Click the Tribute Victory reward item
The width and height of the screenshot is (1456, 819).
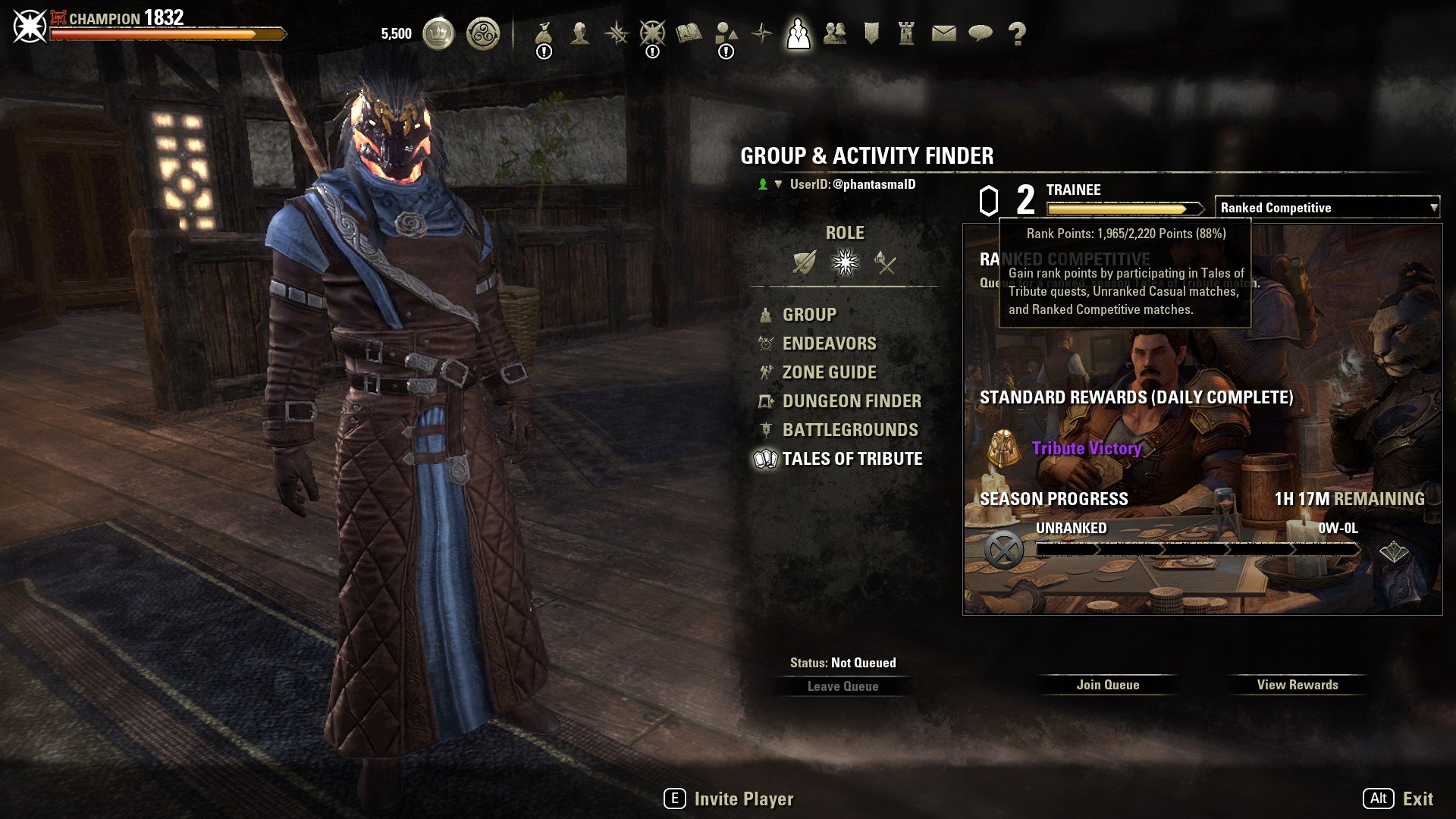[x=1086, y=448]
